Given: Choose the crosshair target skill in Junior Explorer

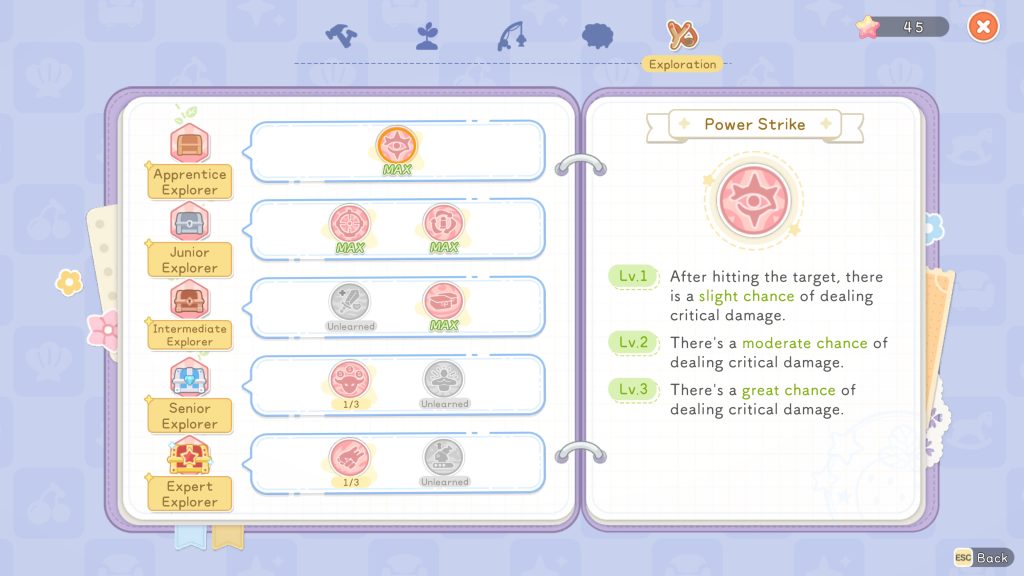Looking at the screenshot, I should (350, 223).
